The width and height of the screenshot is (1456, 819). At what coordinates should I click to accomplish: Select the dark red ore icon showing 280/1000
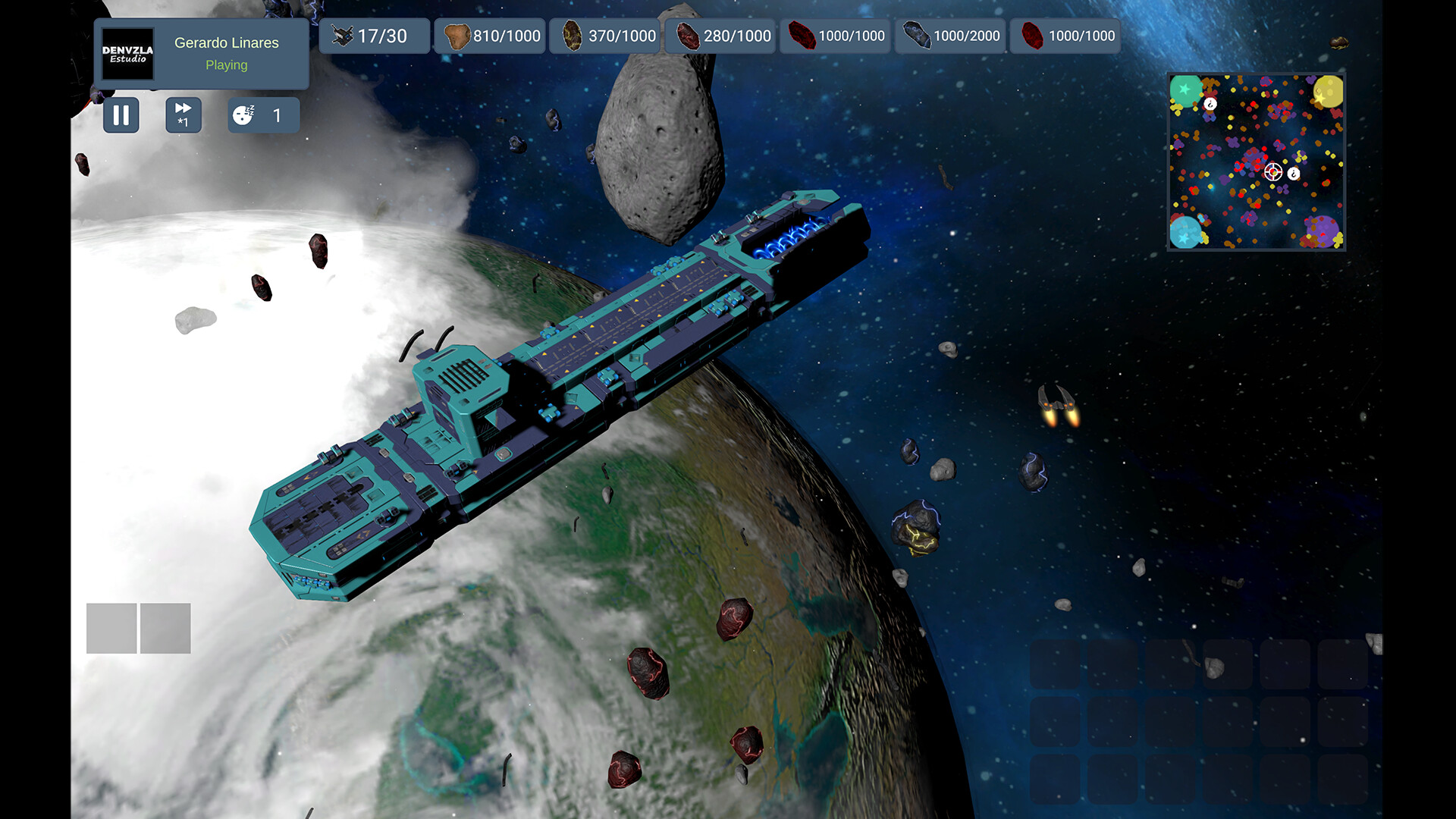689,35
